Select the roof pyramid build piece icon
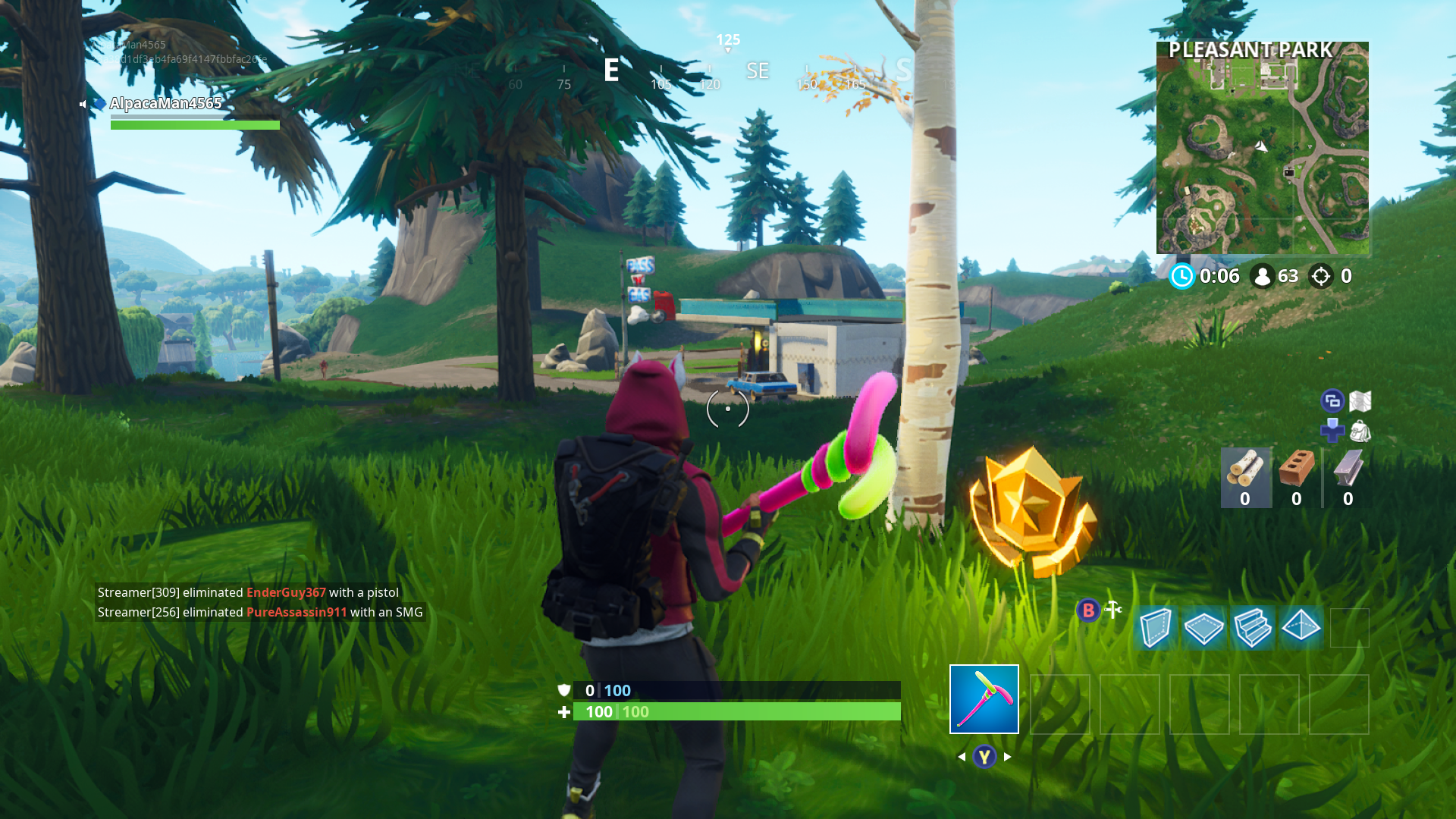1456x819 pixels. click(1301, 629)
